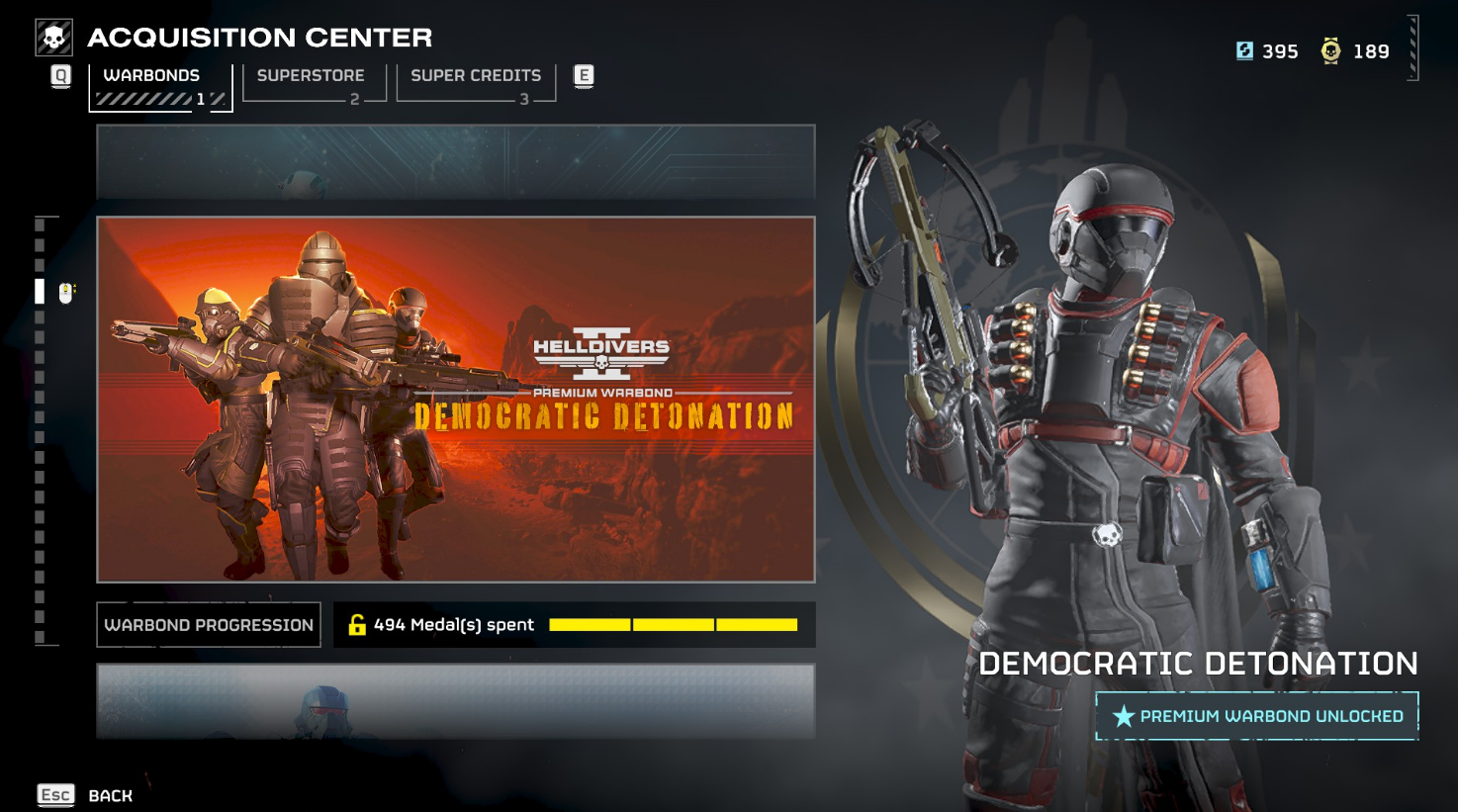The width and height of the screenshot is (1458, 812).
Task: Choose the partially visible warbond banner above
Action: [x=456, y=161]
